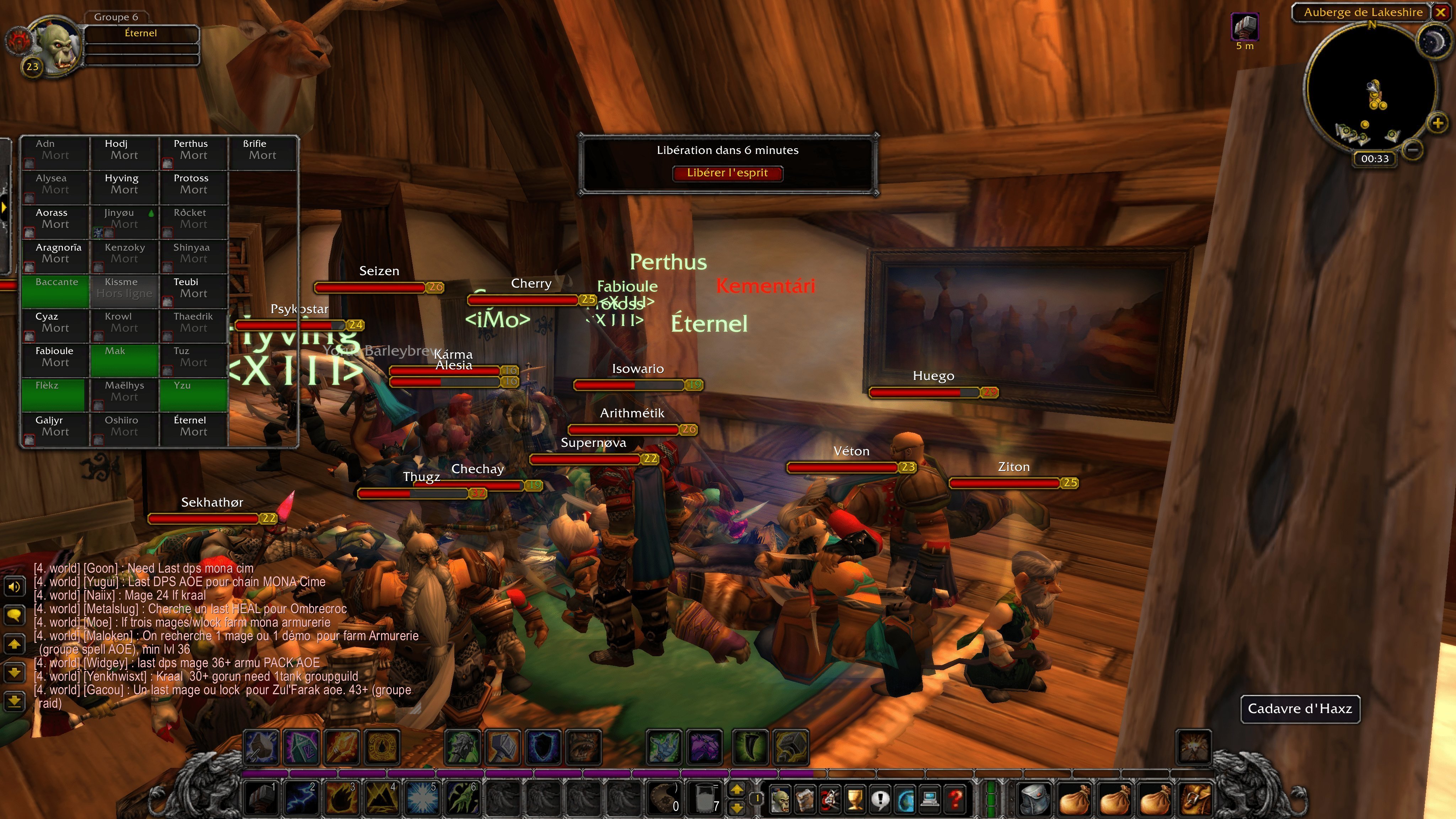Zoom in the minimap with the plus button
The image size is (1456, 819).
1438,123
